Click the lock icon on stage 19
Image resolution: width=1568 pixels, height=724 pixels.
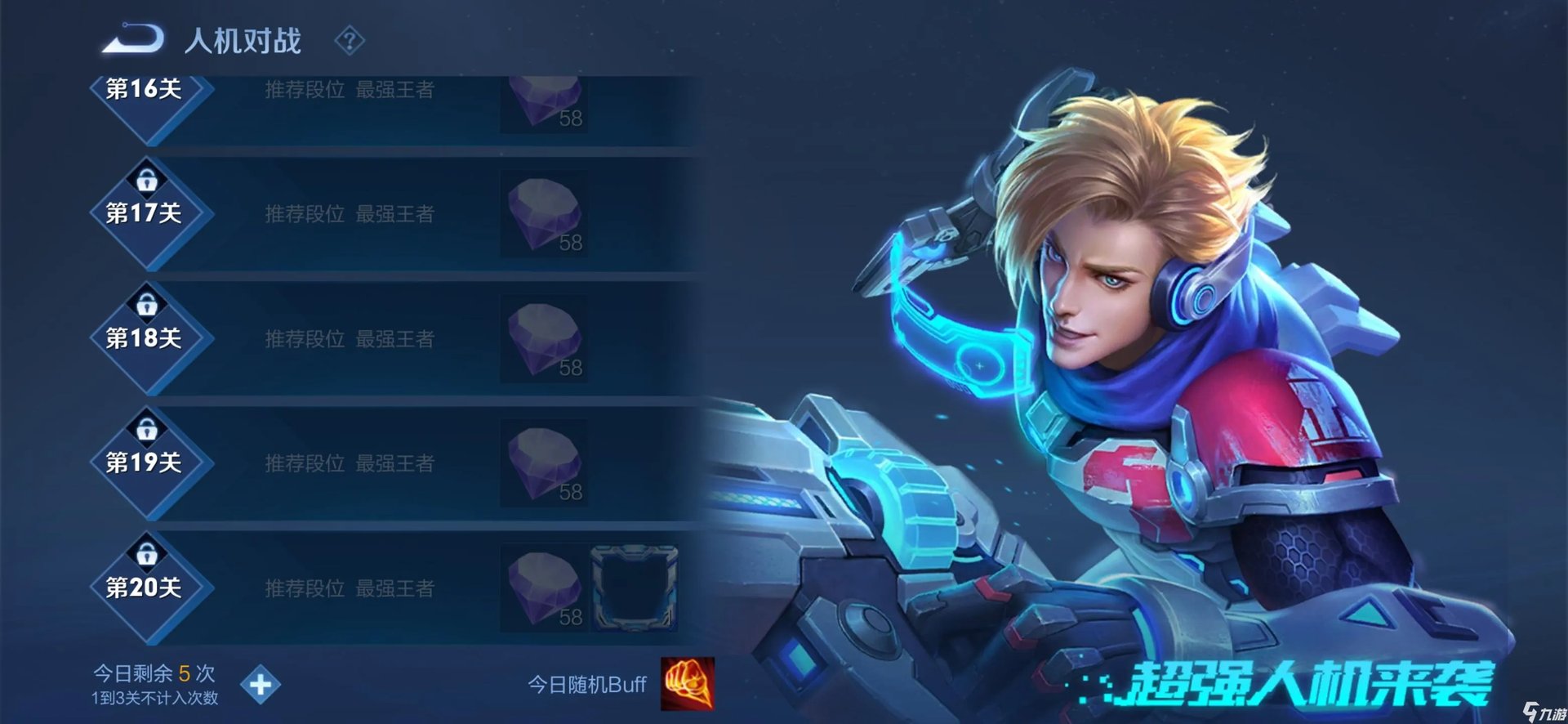tap(147, 428)
